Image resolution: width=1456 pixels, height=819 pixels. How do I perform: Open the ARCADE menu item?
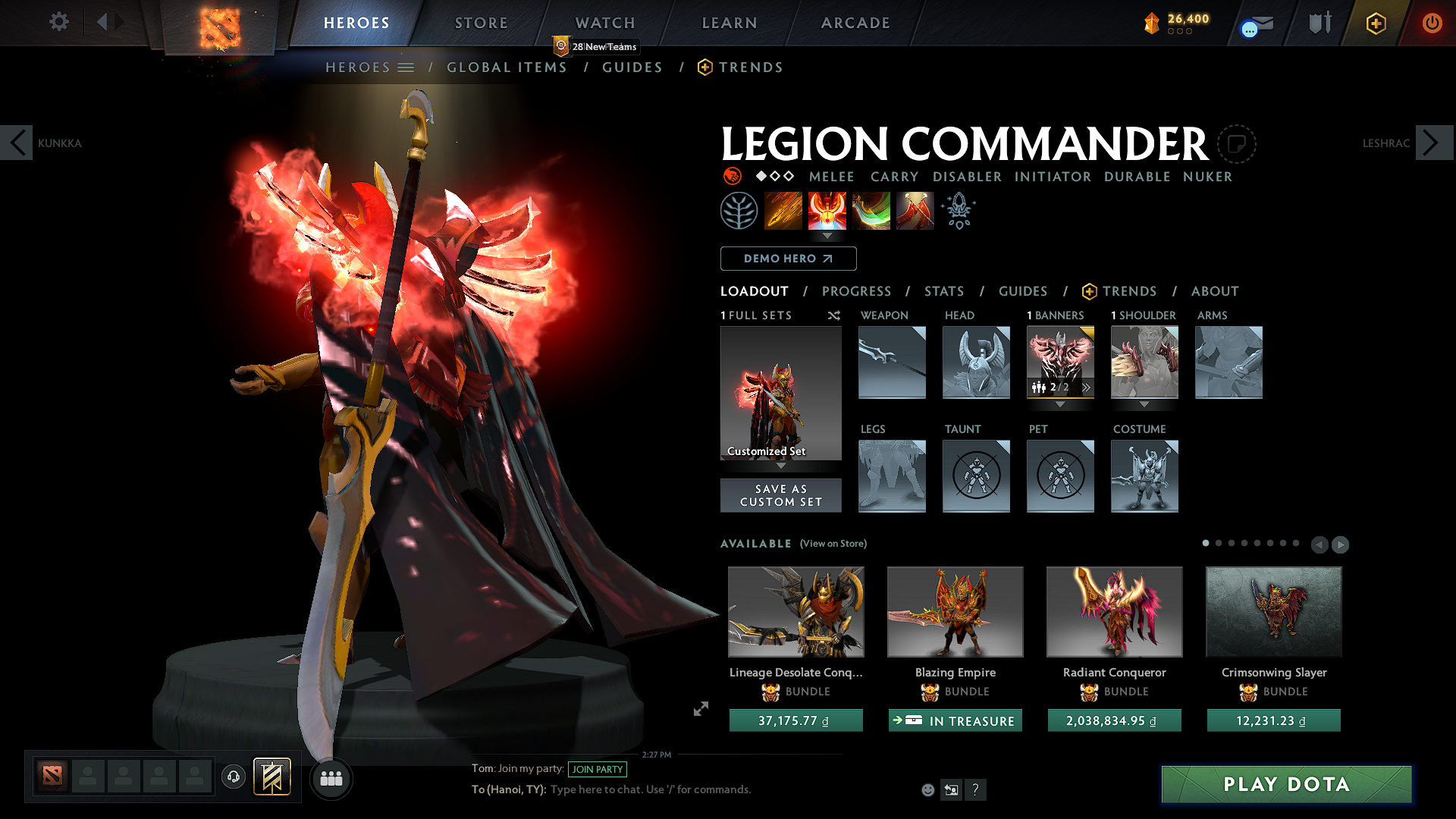coord(855,23)
